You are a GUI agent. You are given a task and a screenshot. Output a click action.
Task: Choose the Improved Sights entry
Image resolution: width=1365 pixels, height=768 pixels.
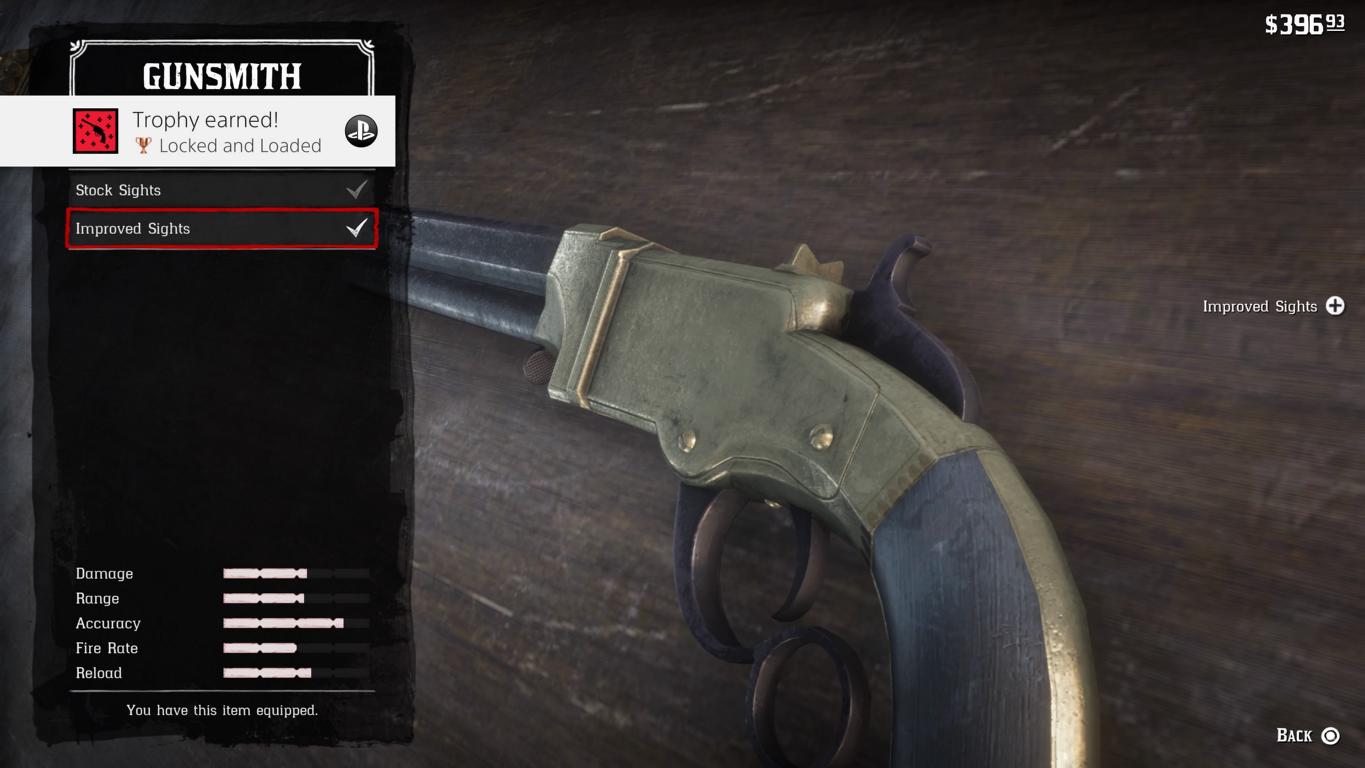pos(220,229)
